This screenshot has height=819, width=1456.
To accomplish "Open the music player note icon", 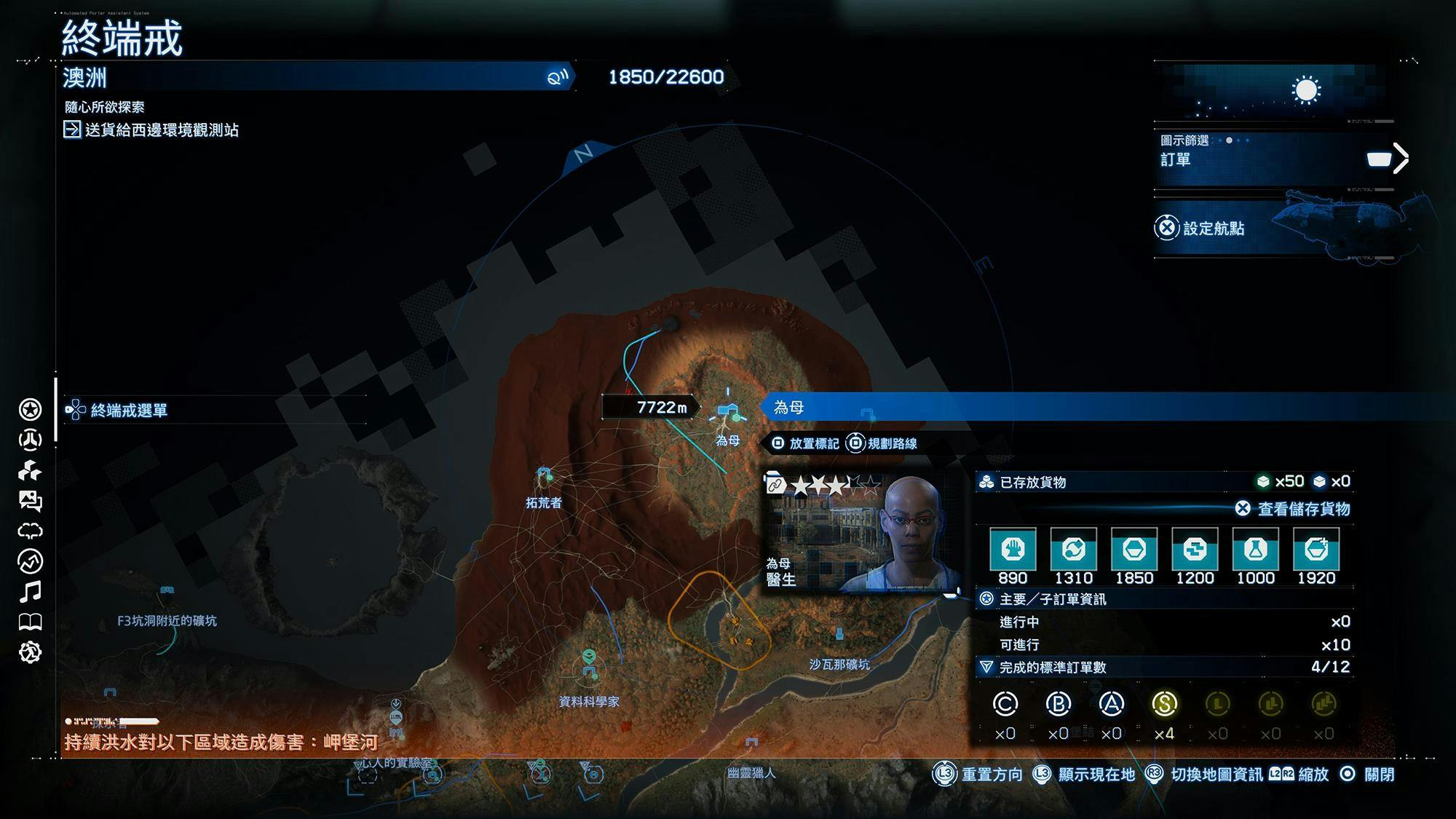I will (30, 592).
